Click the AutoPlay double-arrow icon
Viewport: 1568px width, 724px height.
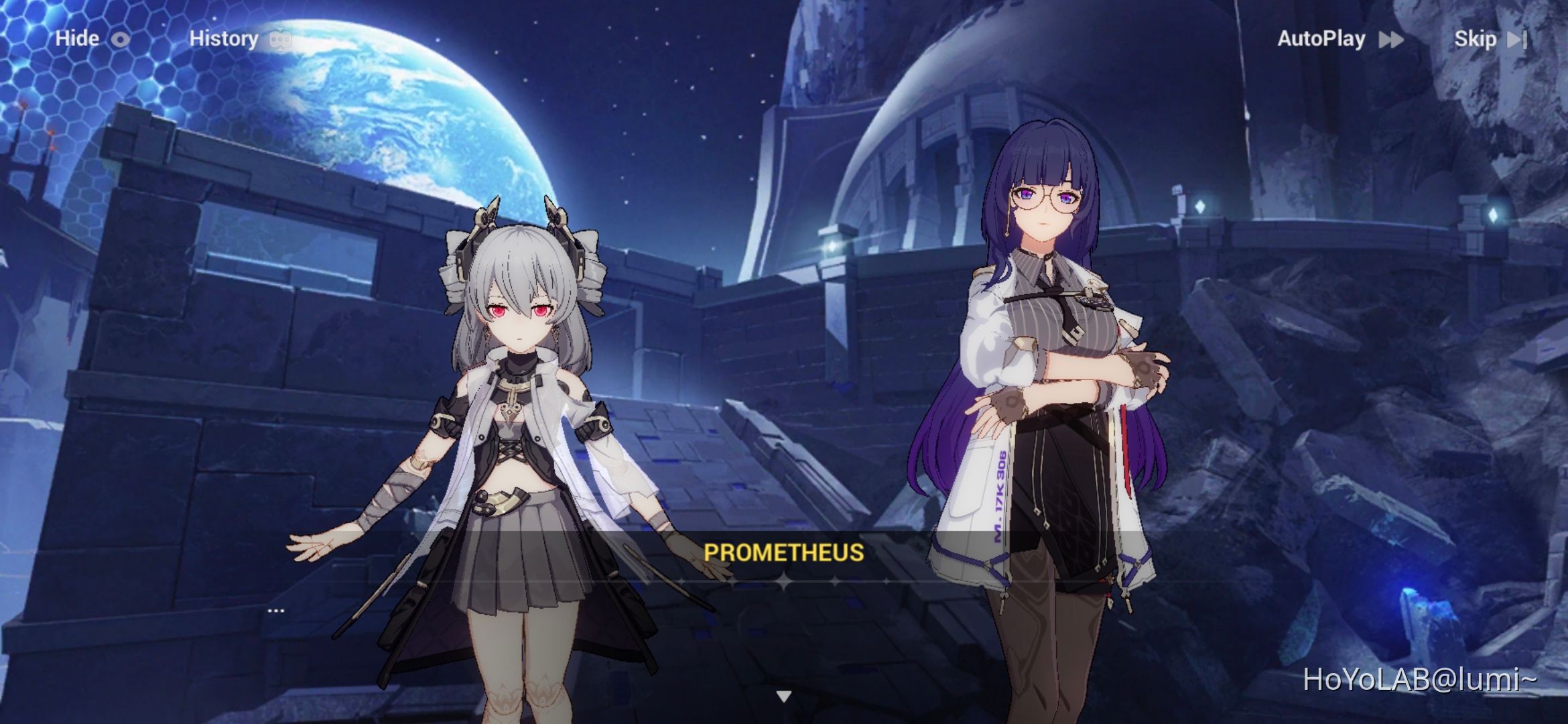pyautogui.click(x=1392, y=40)
